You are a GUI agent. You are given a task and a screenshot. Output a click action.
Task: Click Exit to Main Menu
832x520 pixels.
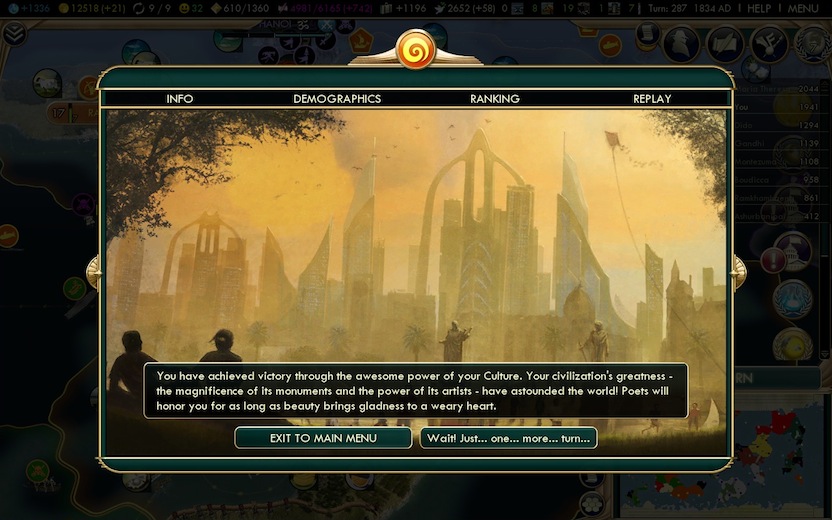(323, 438)
